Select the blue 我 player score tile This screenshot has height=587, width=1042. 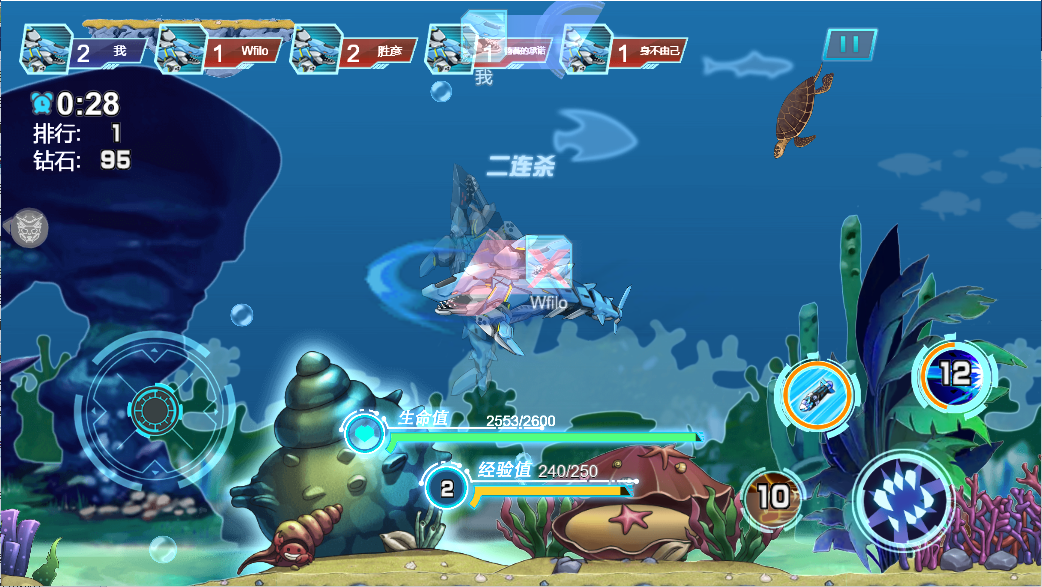click(83, 50)
